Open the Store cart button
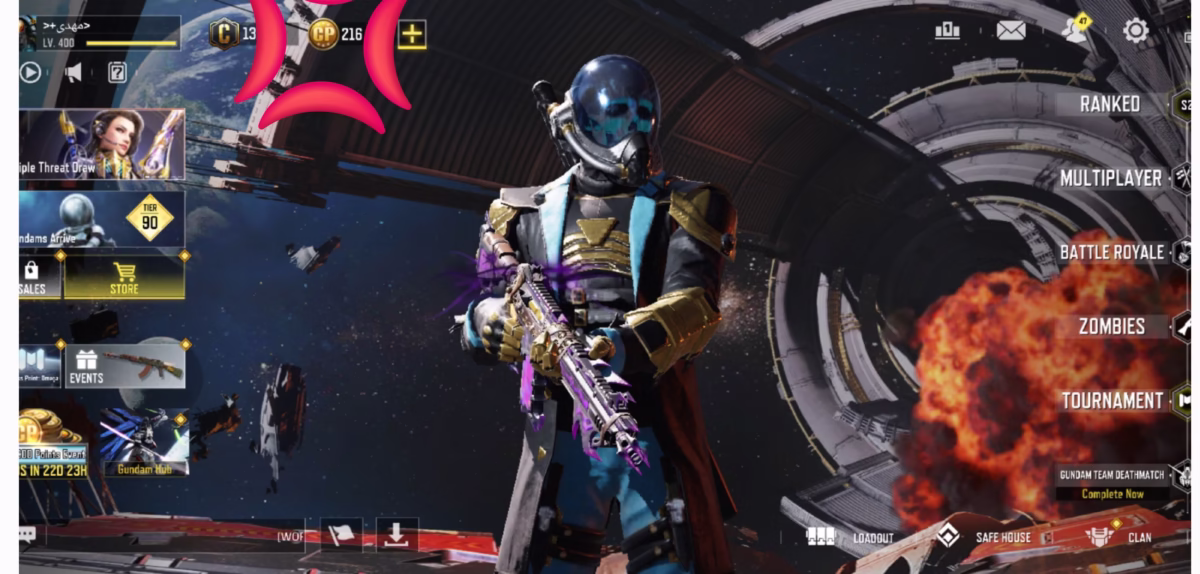 point(124,277)
